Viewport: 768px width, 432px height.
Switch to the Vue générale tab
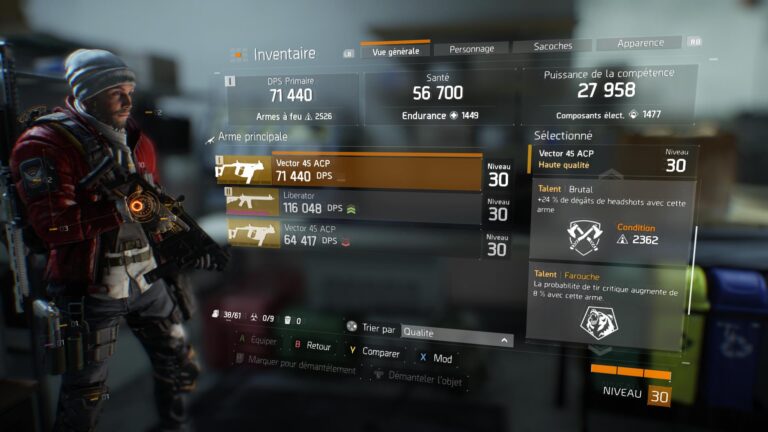pos(396,50)
